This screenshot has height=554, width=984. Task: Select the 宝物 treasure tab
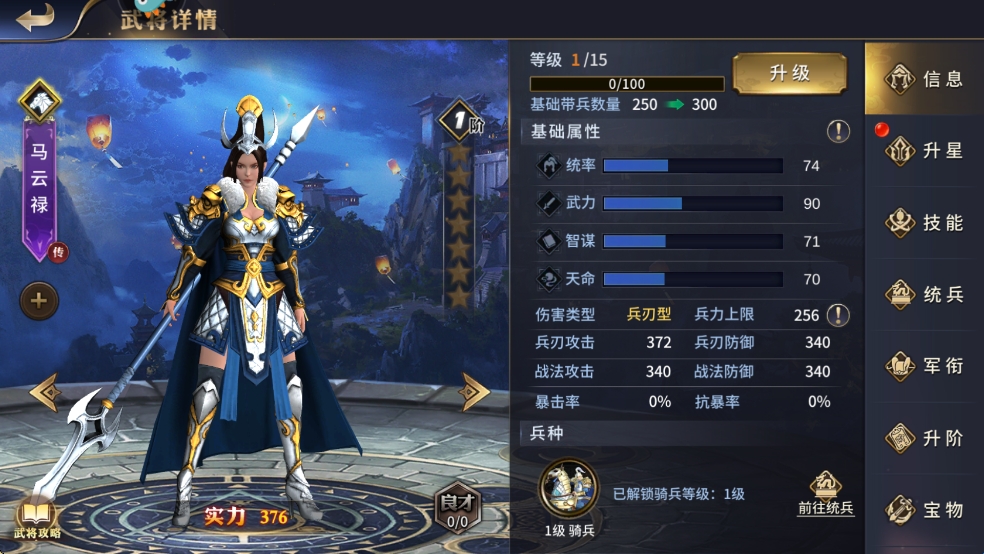[924, 510]
